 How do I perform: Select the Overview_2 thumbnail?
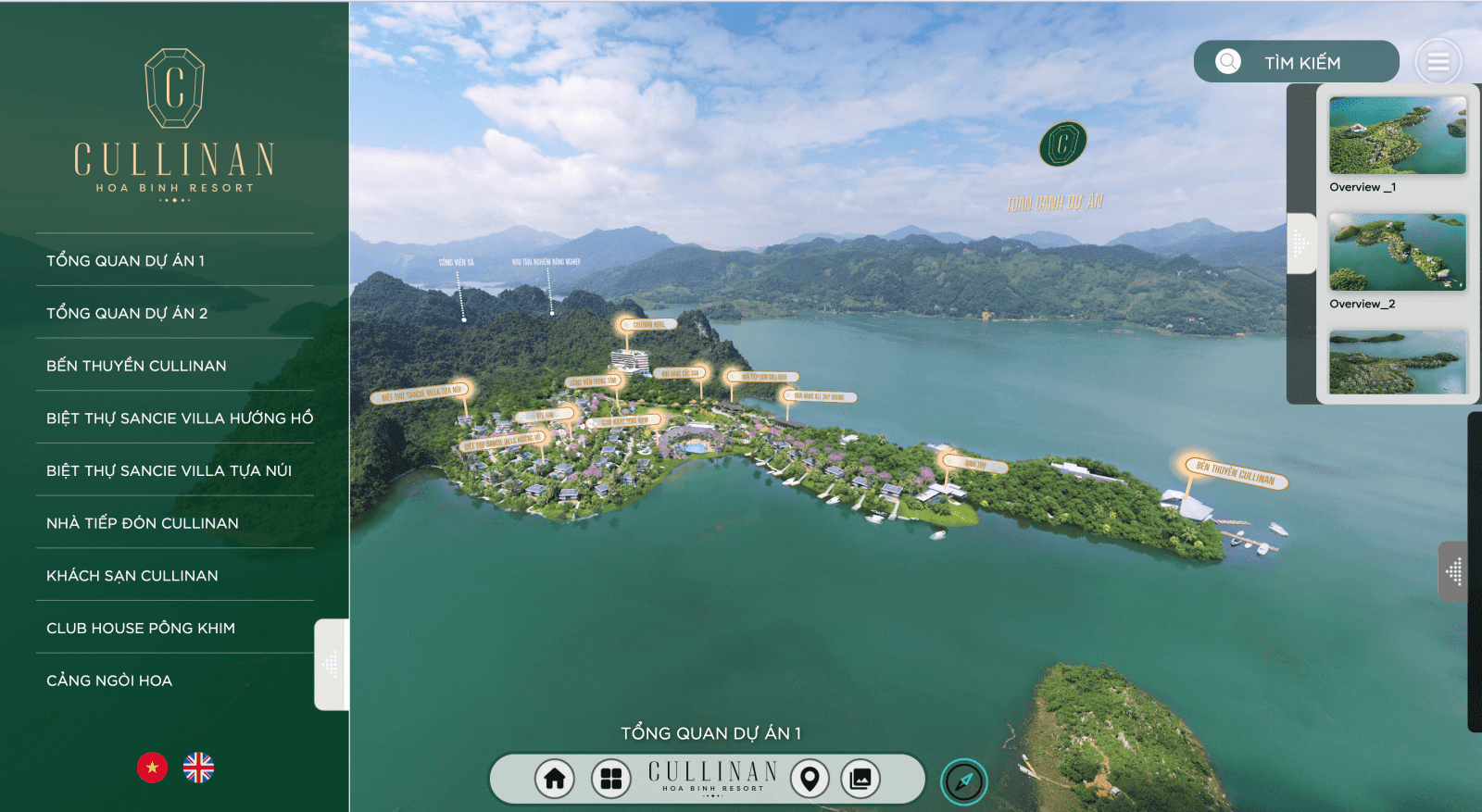1397,252
